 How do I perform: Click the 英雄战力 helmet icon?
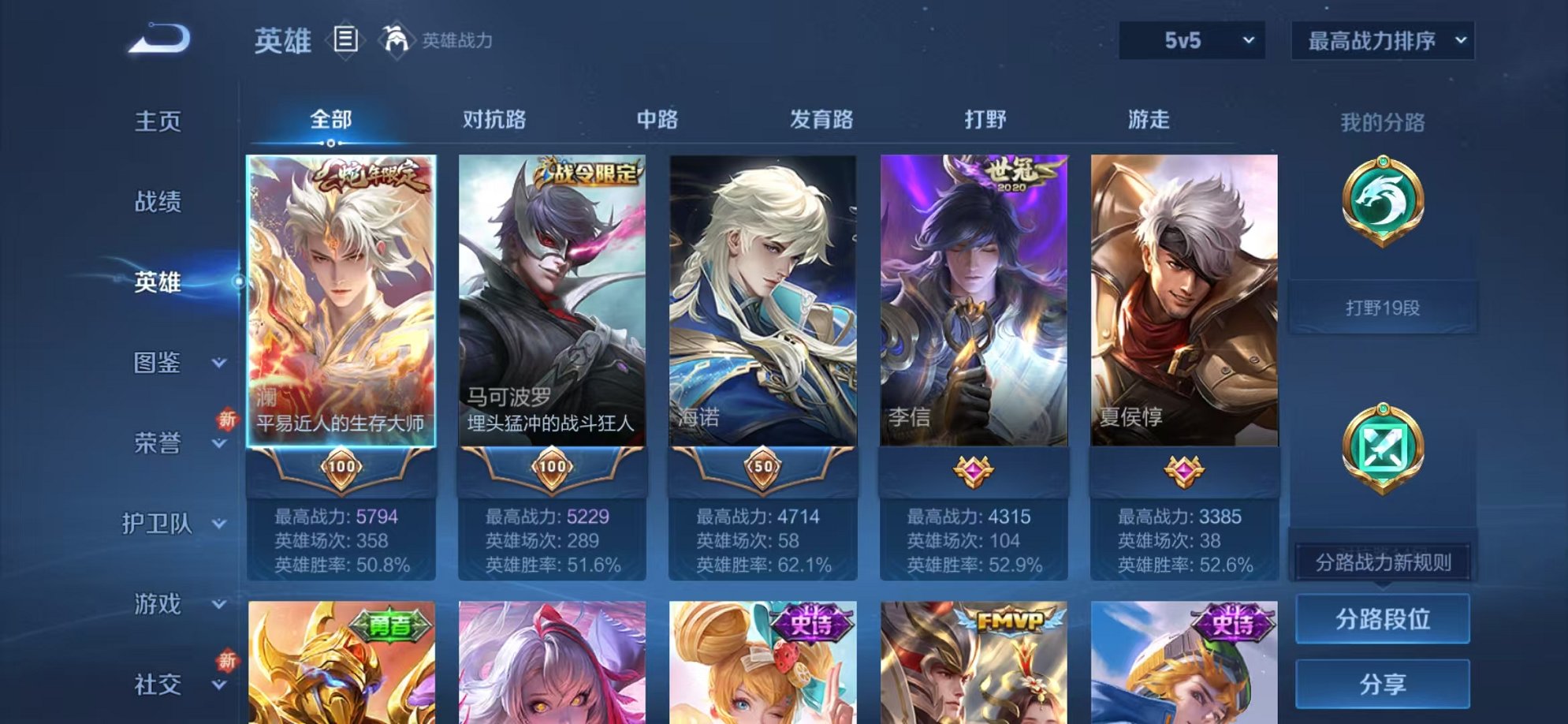click(396, 38)
